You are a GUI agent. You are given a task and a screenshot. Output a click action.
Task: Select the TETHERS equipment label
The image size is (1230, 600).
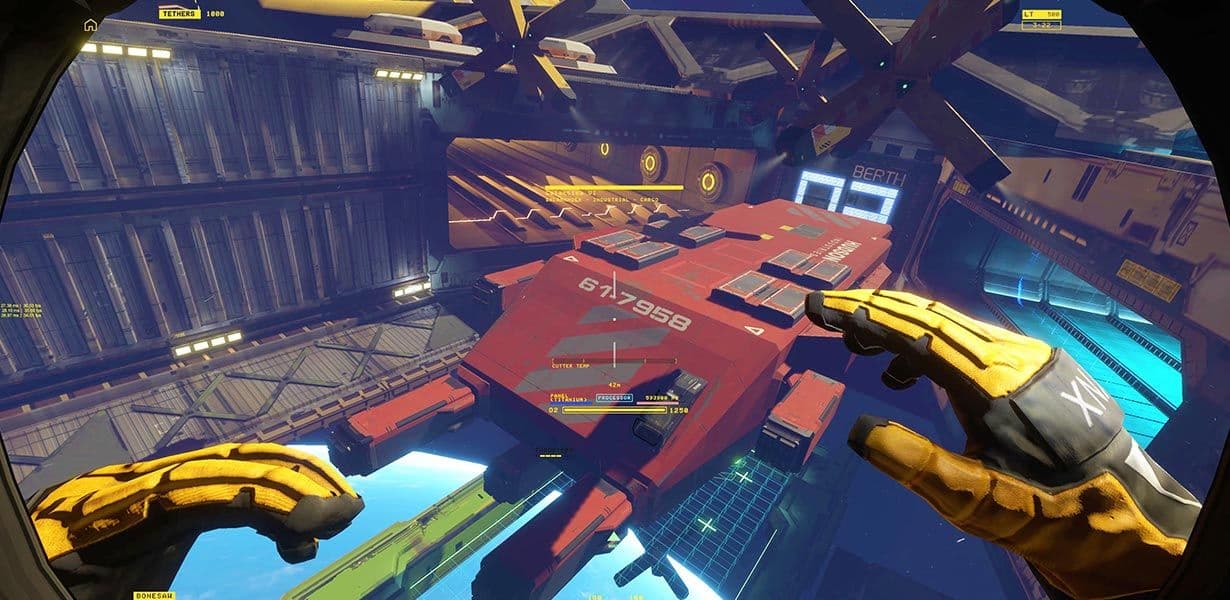180,14
